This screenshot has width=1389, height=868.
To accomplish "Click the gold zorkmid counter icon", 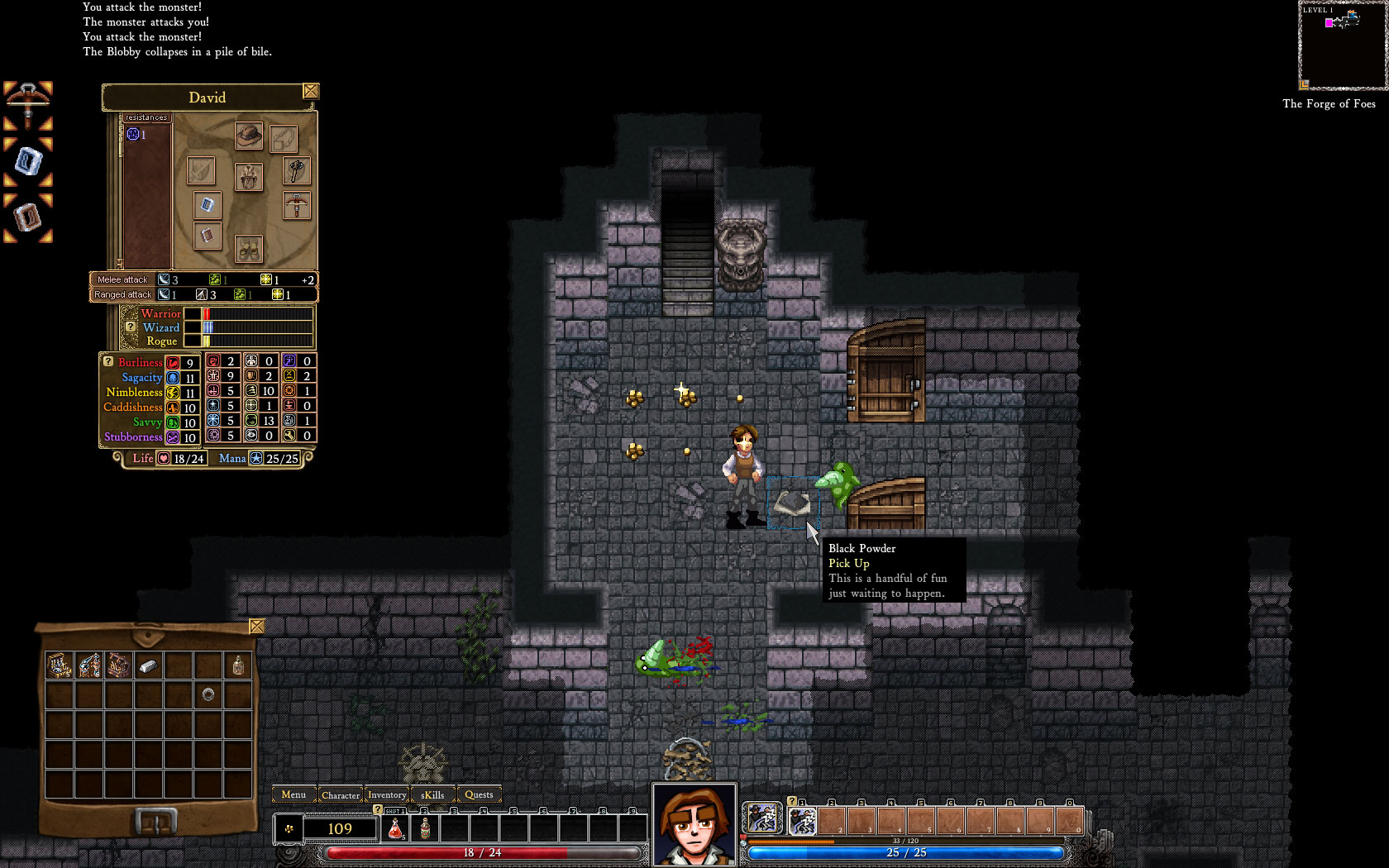I will [x=289, y=828].
